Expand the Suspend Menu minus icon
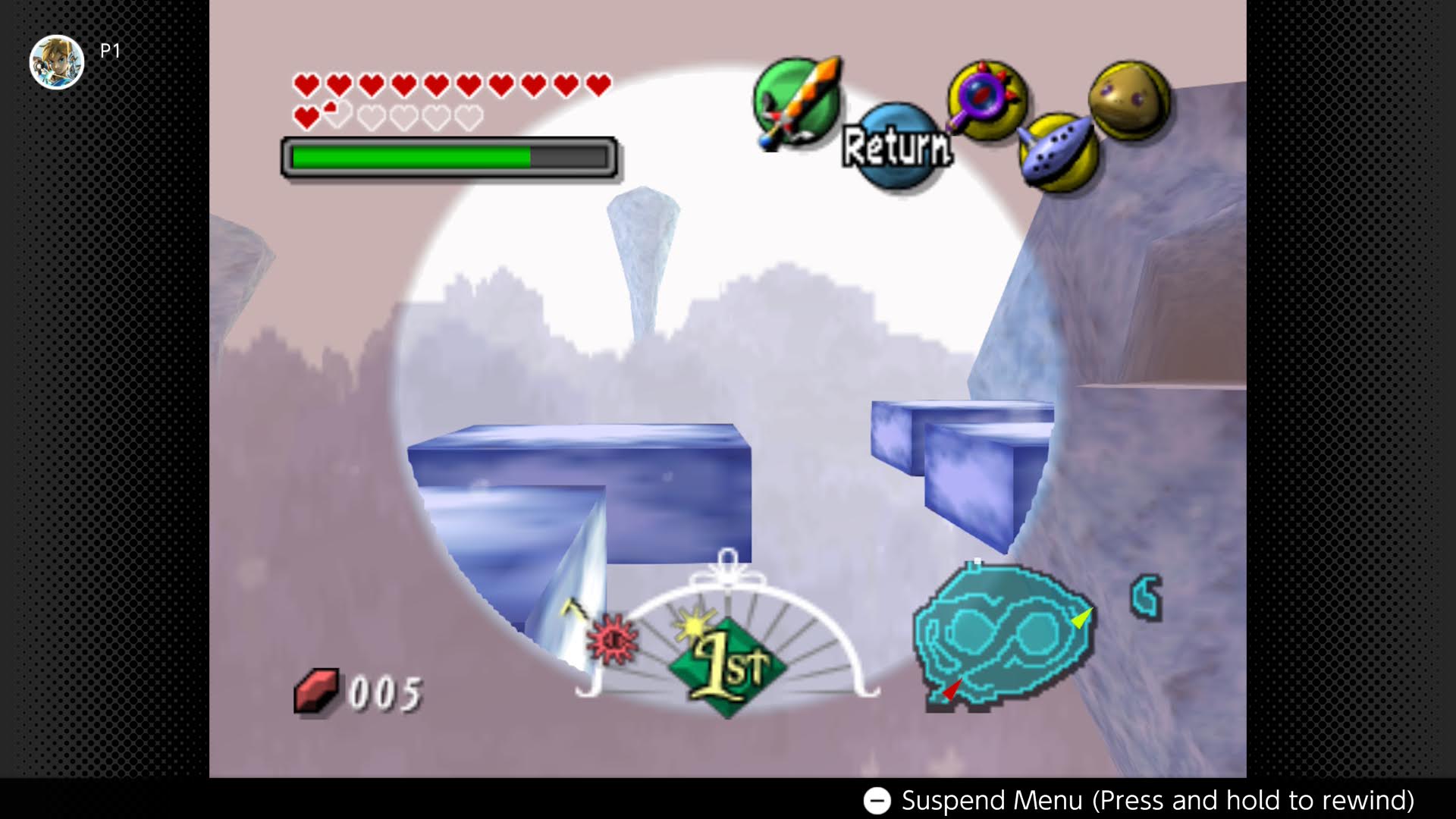1456x819 pixels. point(878,799)
